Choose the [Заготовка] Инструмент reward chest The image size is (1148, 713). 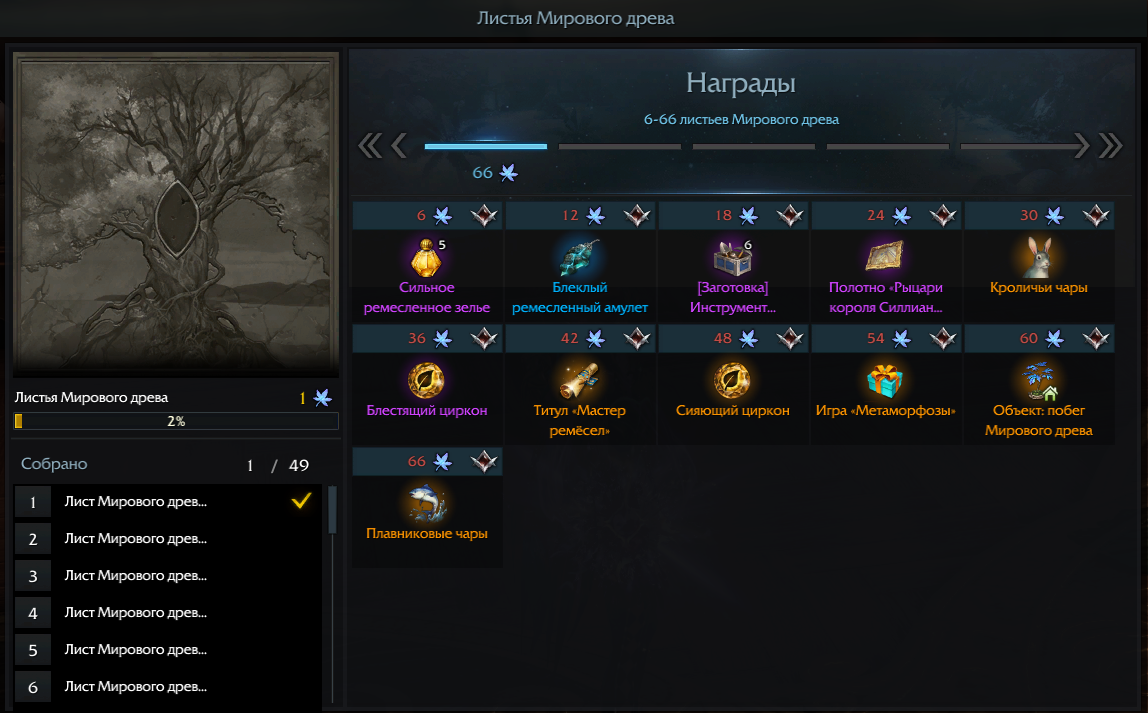pos(733,257)
